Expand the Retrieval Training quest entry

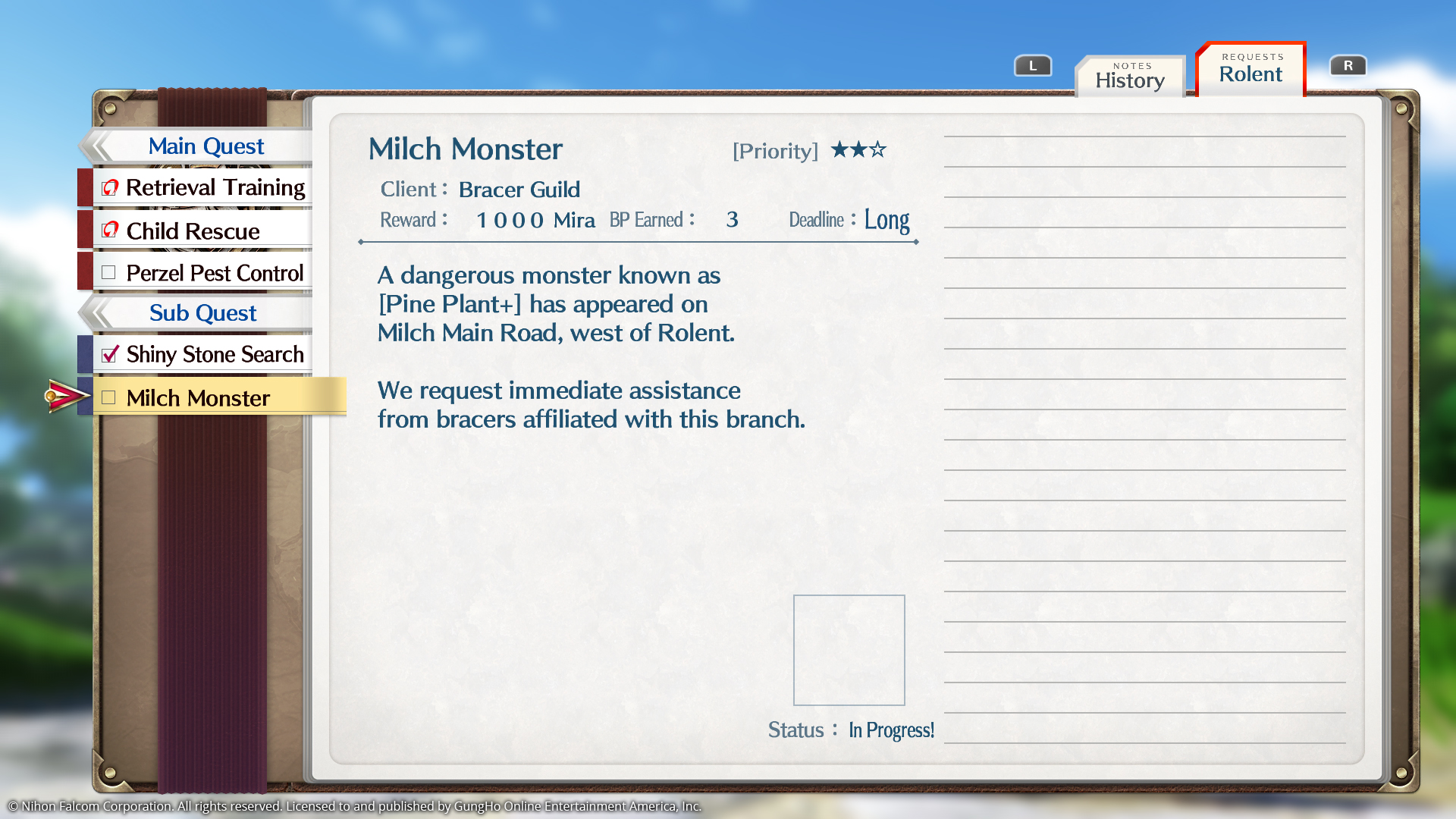[215, 187]
